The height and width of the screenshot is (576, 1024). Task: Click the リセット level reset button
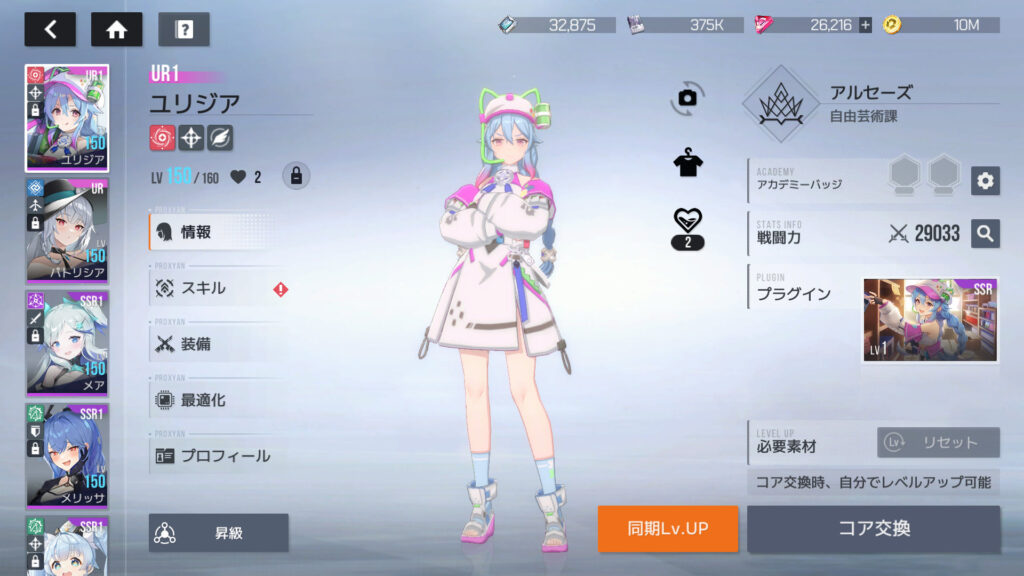(938, 443)
